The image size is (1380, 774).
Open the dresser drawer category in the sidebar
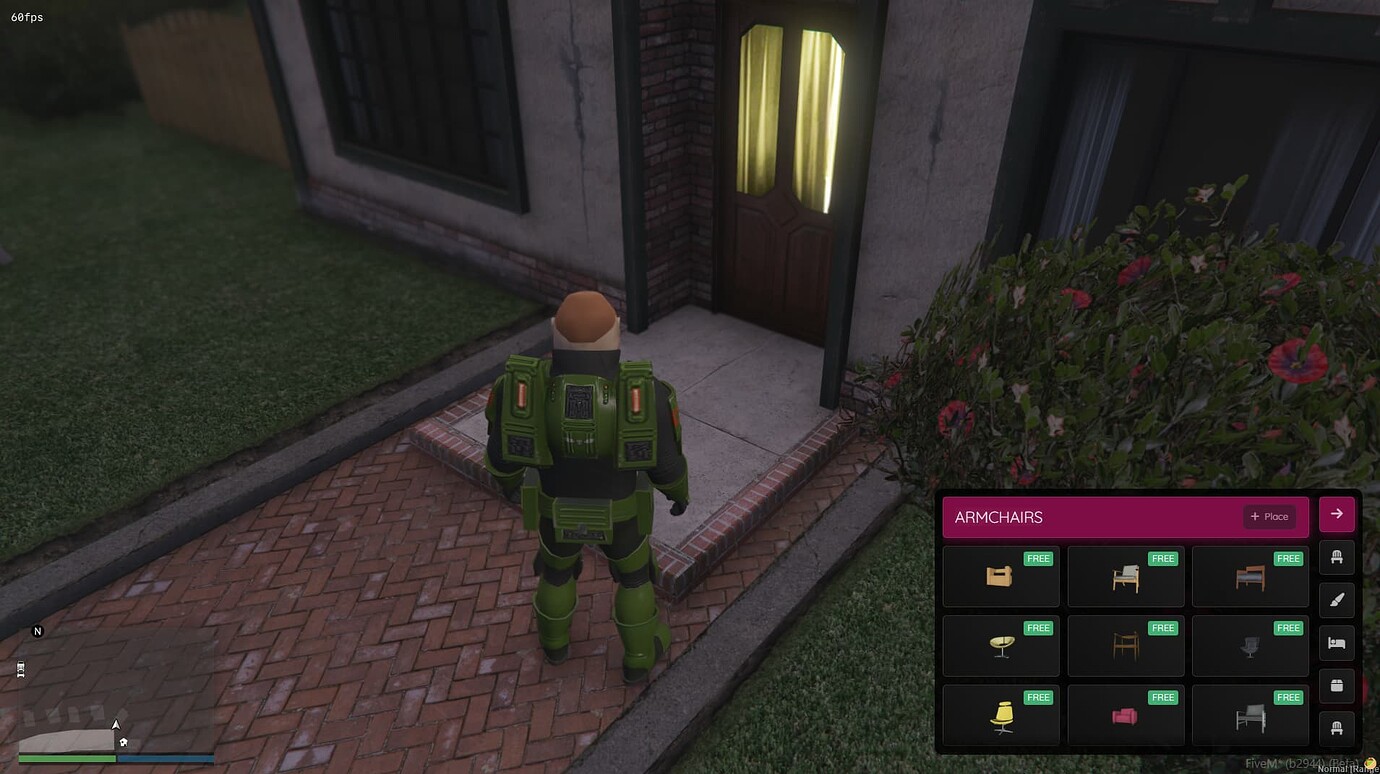(x=1336, y=685)
